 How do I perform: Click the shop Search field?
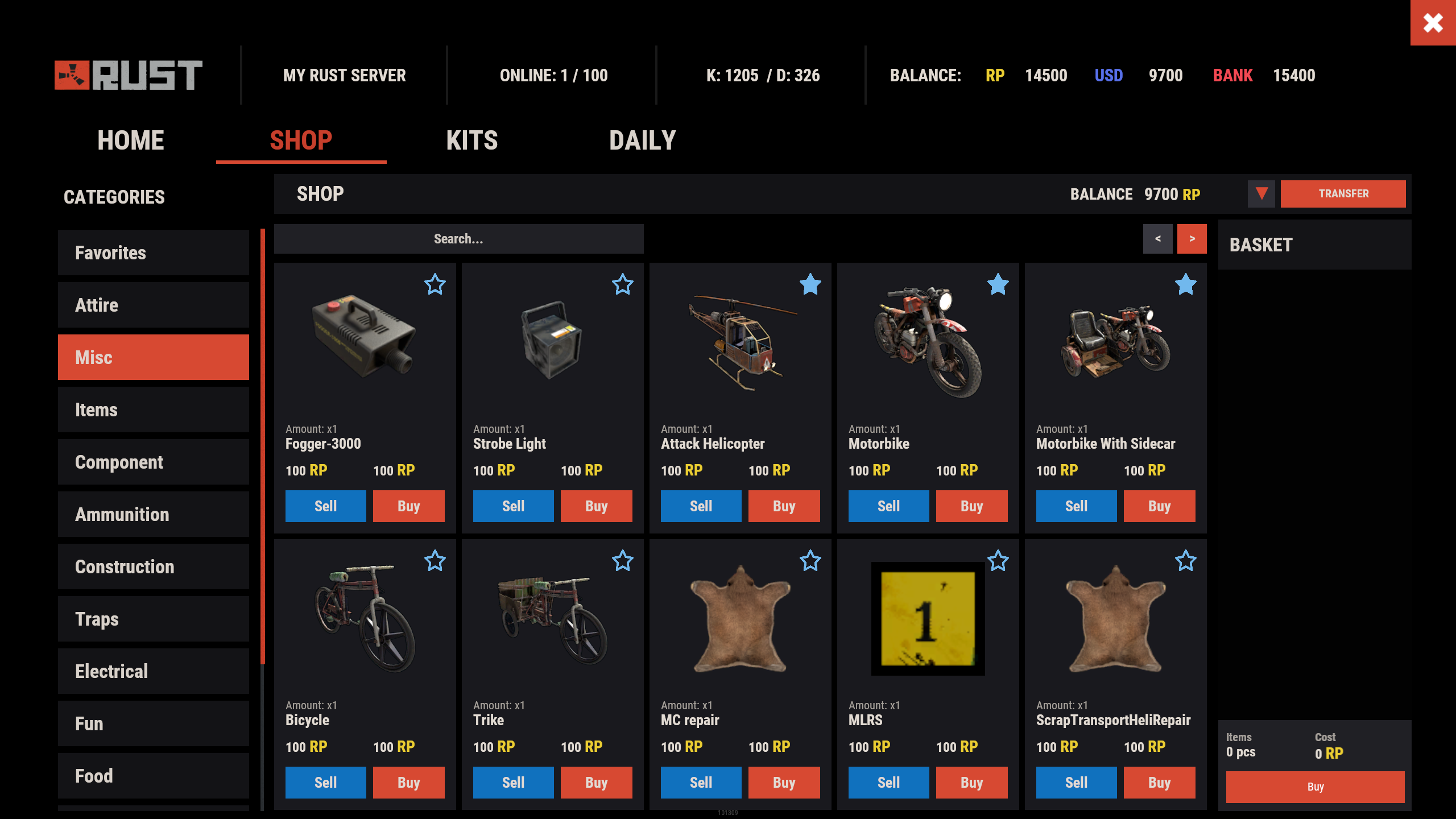(458, 239)
